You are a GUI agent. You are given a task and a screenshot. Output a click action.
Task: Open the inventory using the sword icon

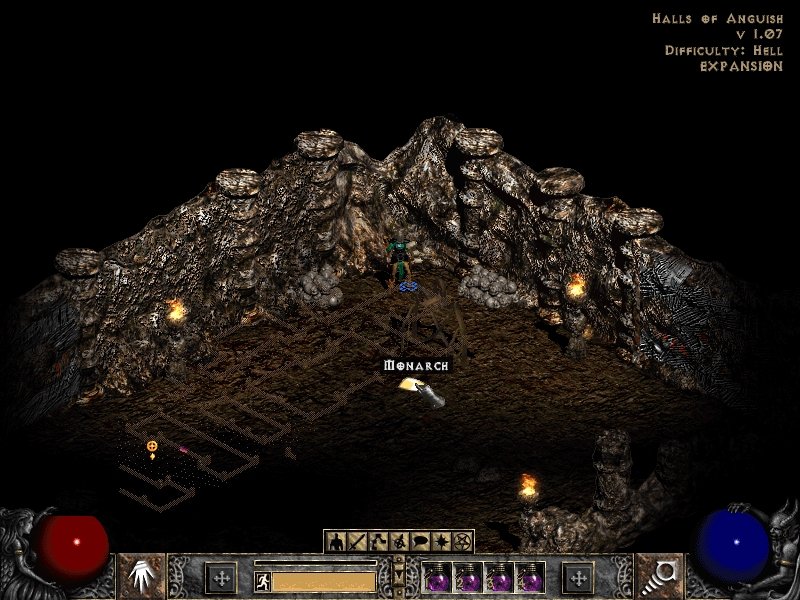click(x=357, y=542)
